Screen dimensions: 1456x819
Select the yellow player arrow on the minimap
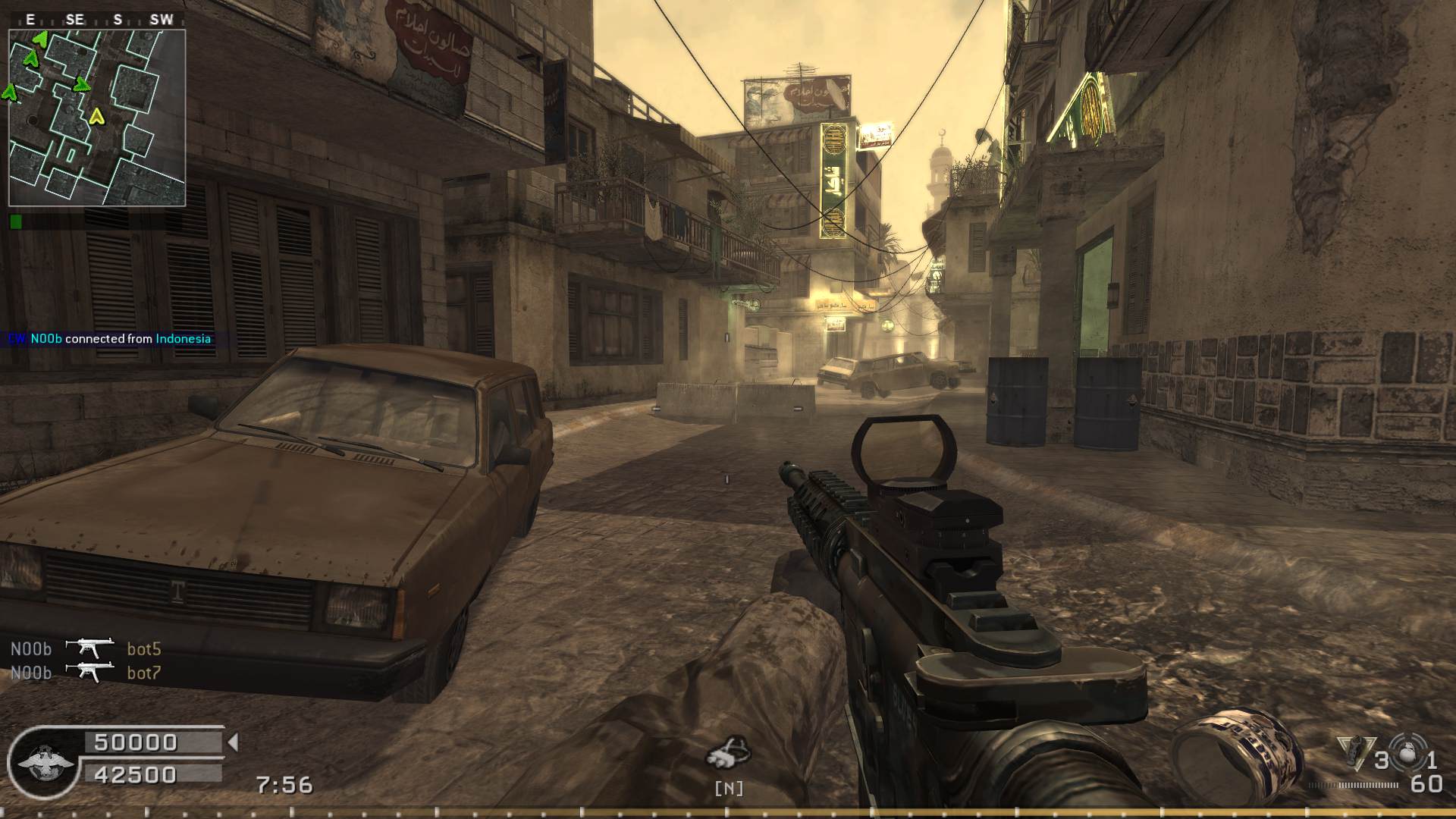[x=96, y=117]
